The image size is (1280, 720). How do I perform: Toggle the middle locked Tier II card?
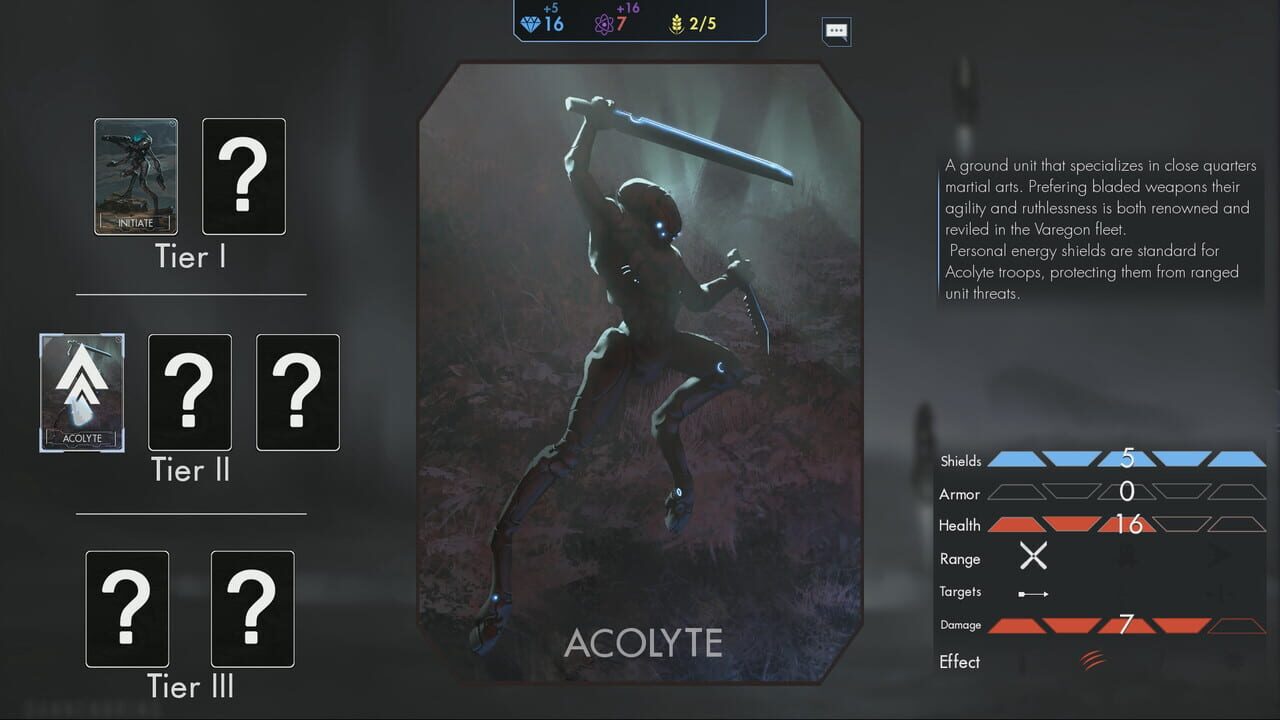point(189,392)
